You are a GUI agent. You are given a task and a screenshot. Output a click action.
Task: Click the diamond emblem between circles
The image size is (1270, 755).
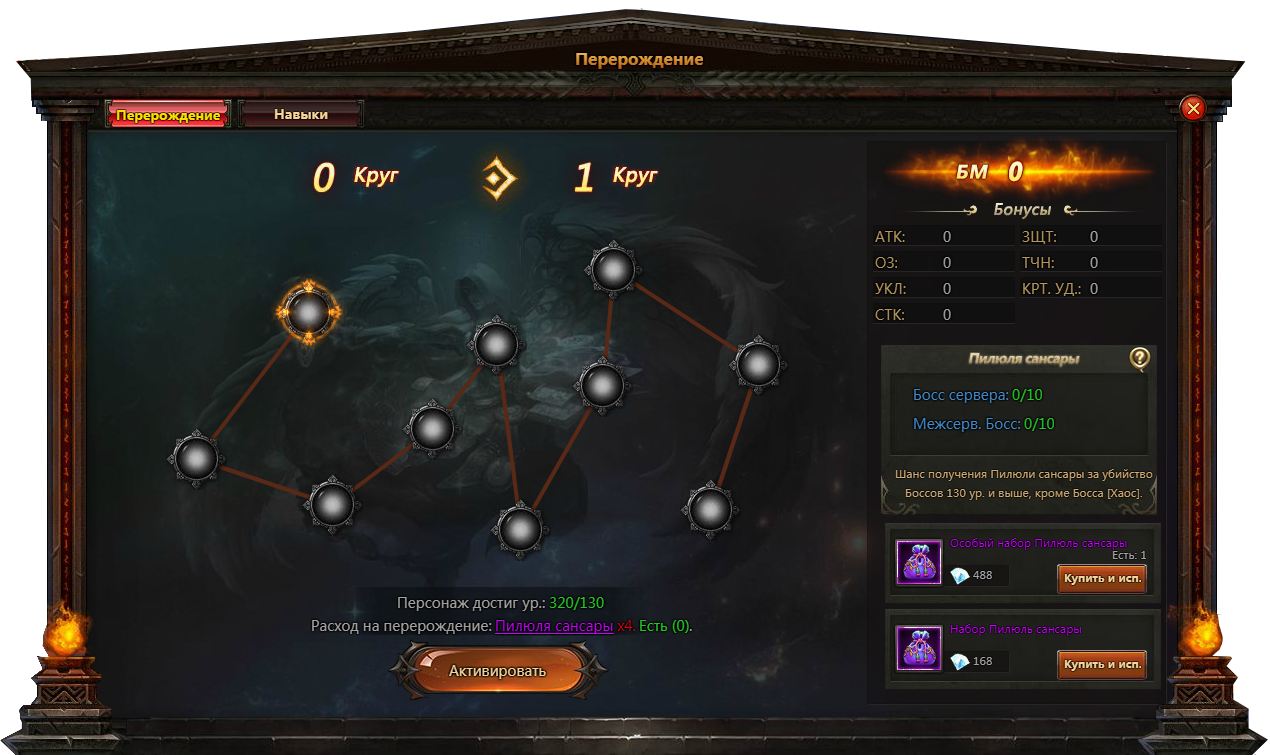click(x=499, y=179)
